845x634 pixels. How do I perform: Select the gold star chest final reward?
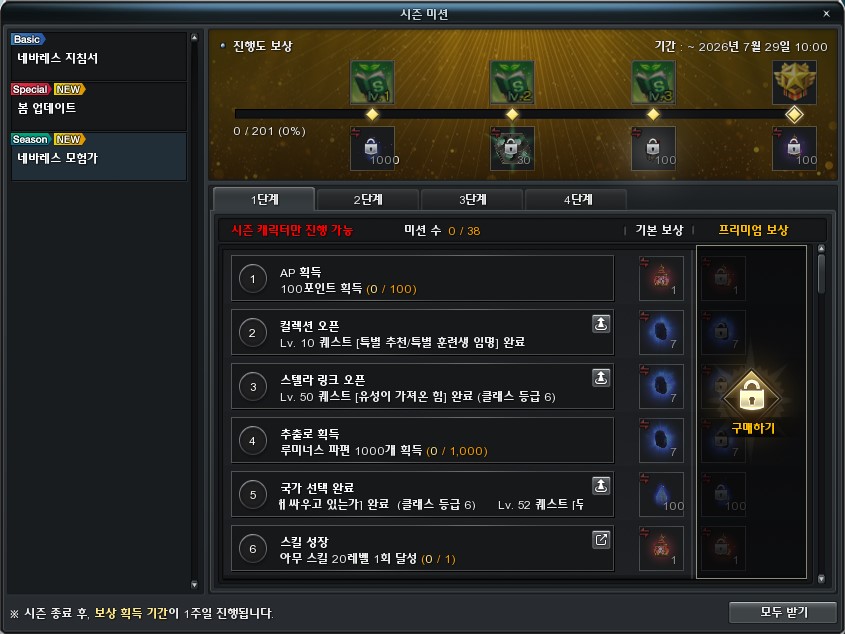tap(794, 82)
